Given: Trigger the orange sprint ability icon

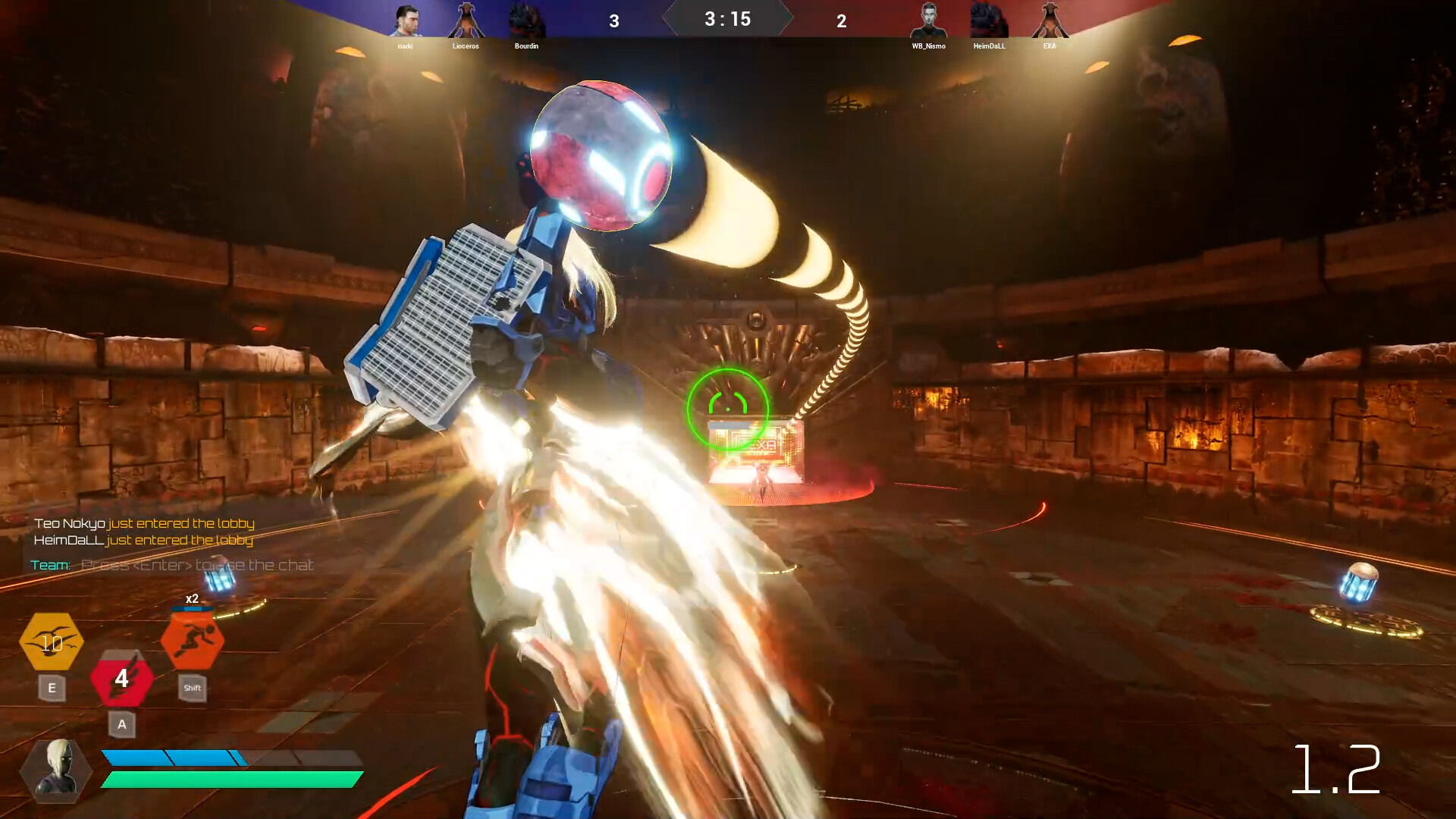Looking at the screenshot, I should tap(192, 641).
